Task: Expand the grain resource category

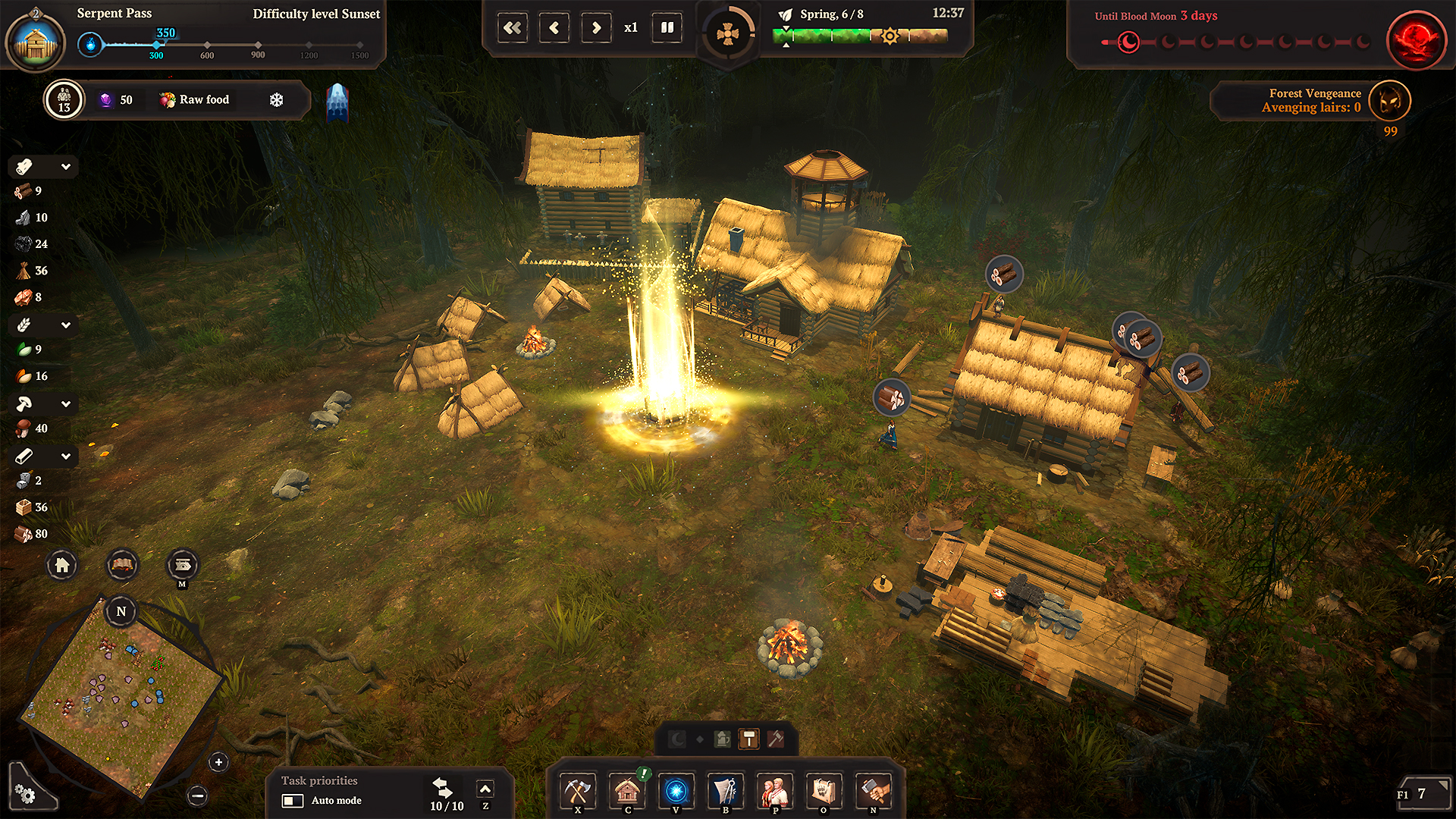Action: (65, 325)
